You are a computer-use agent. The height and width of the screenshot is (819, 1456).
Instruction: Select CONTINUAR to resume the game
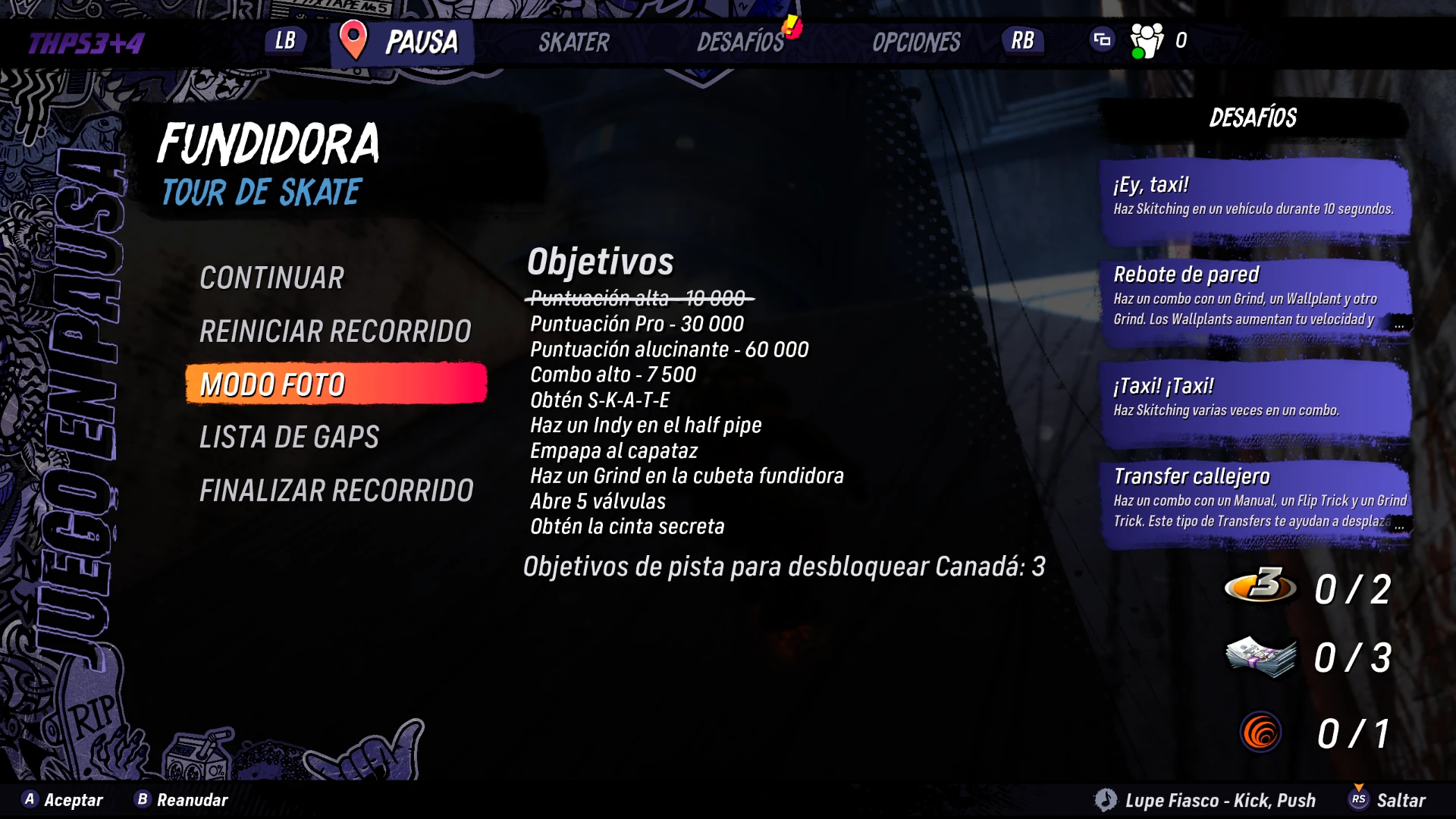click(271, 278)
